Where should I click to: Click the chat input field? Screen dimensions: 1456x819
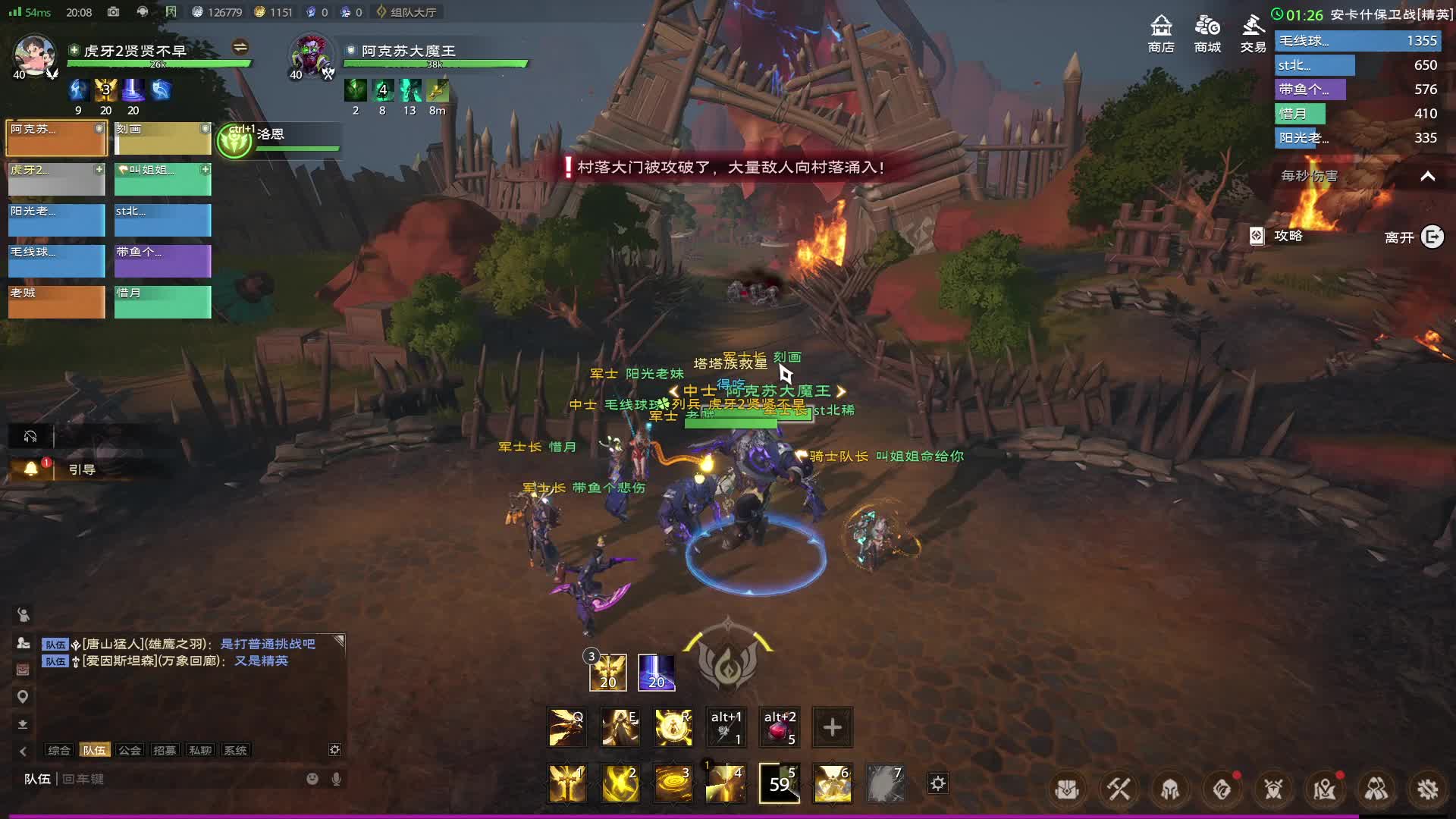point(182,779)
